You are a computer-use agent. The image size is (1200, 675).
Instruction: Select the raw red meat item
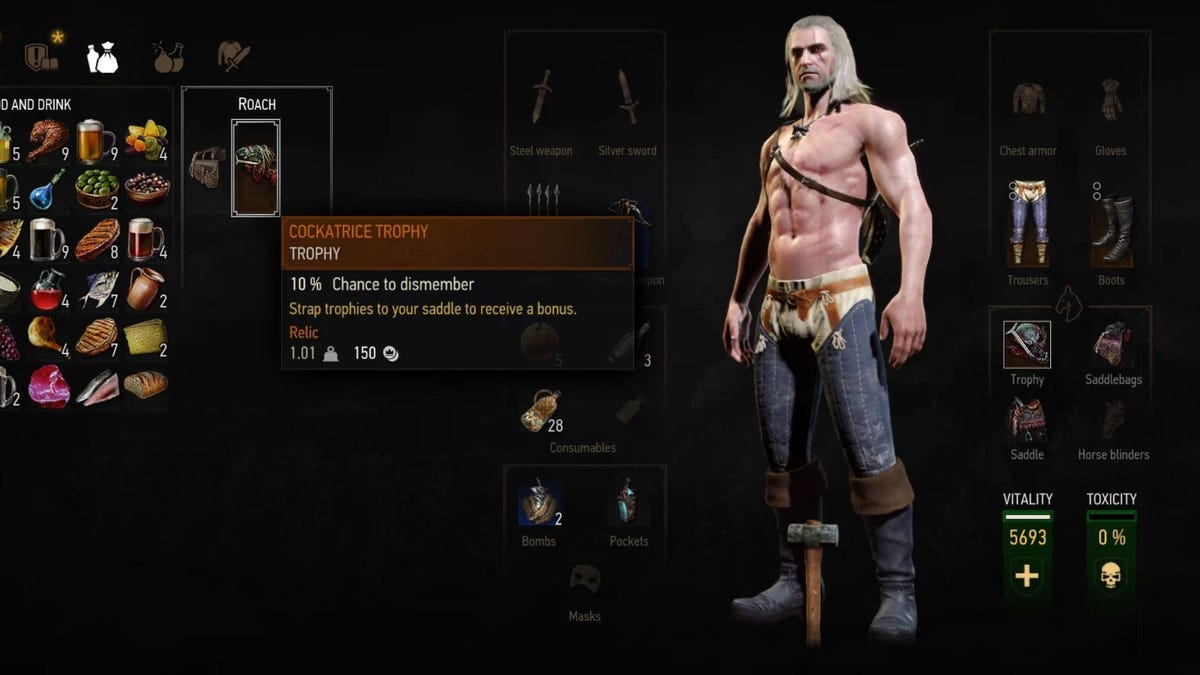(48, 386)
